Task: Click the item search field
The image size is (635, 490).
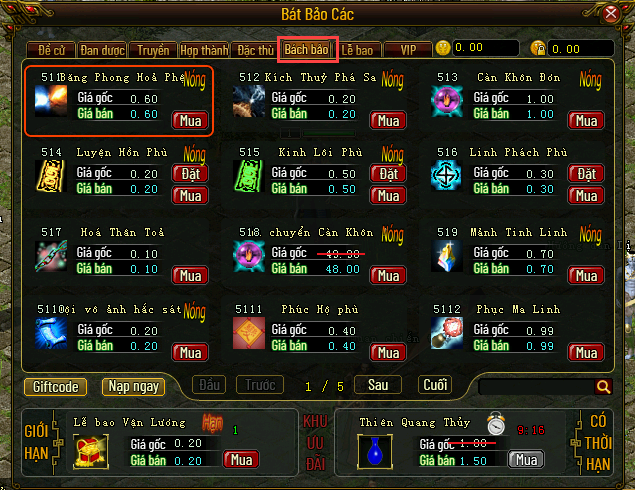Action: pyautogui.click(x=536, y=386)
